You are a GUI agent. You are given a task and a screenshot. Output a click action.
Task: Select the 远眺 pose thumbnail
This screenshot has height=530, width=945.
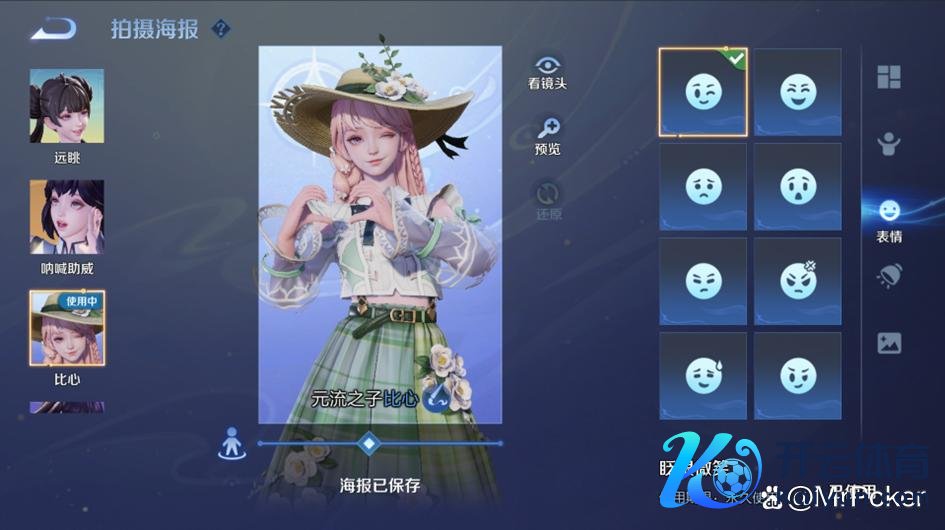(x=67, y=106)
